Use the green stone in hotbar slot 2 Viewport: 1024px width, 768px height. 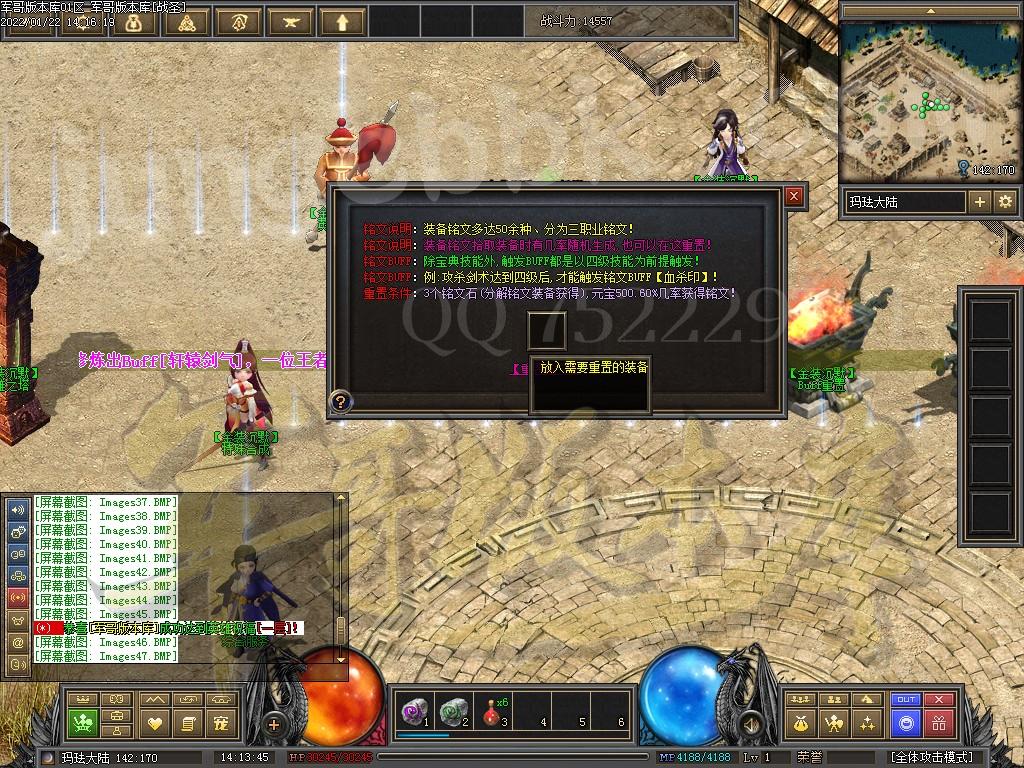coord(453,712)
